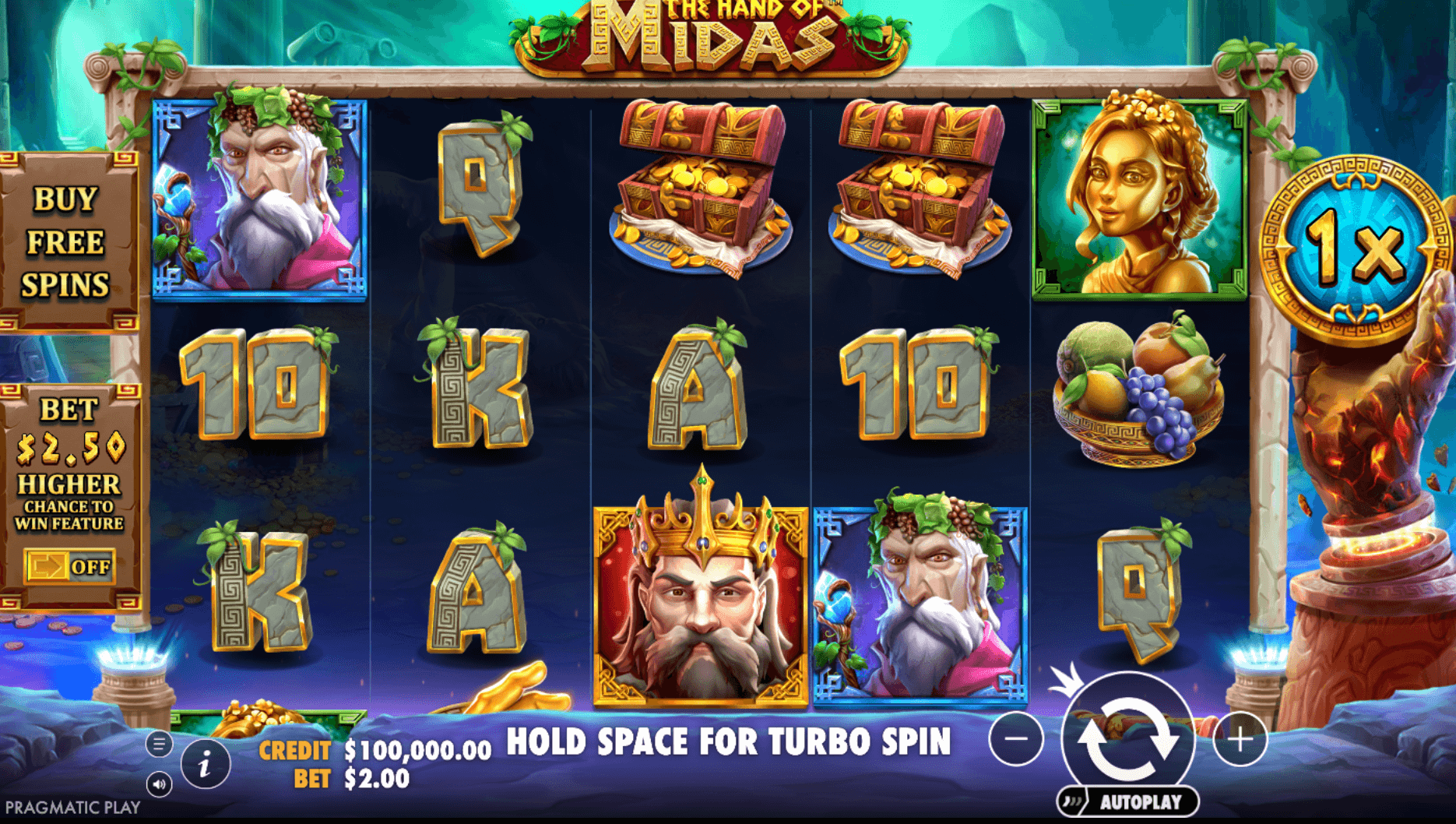The height and width of the screenshot is (824, 1456).
Task: Open the Buy Free Spins panel
Action: [67, 242]
